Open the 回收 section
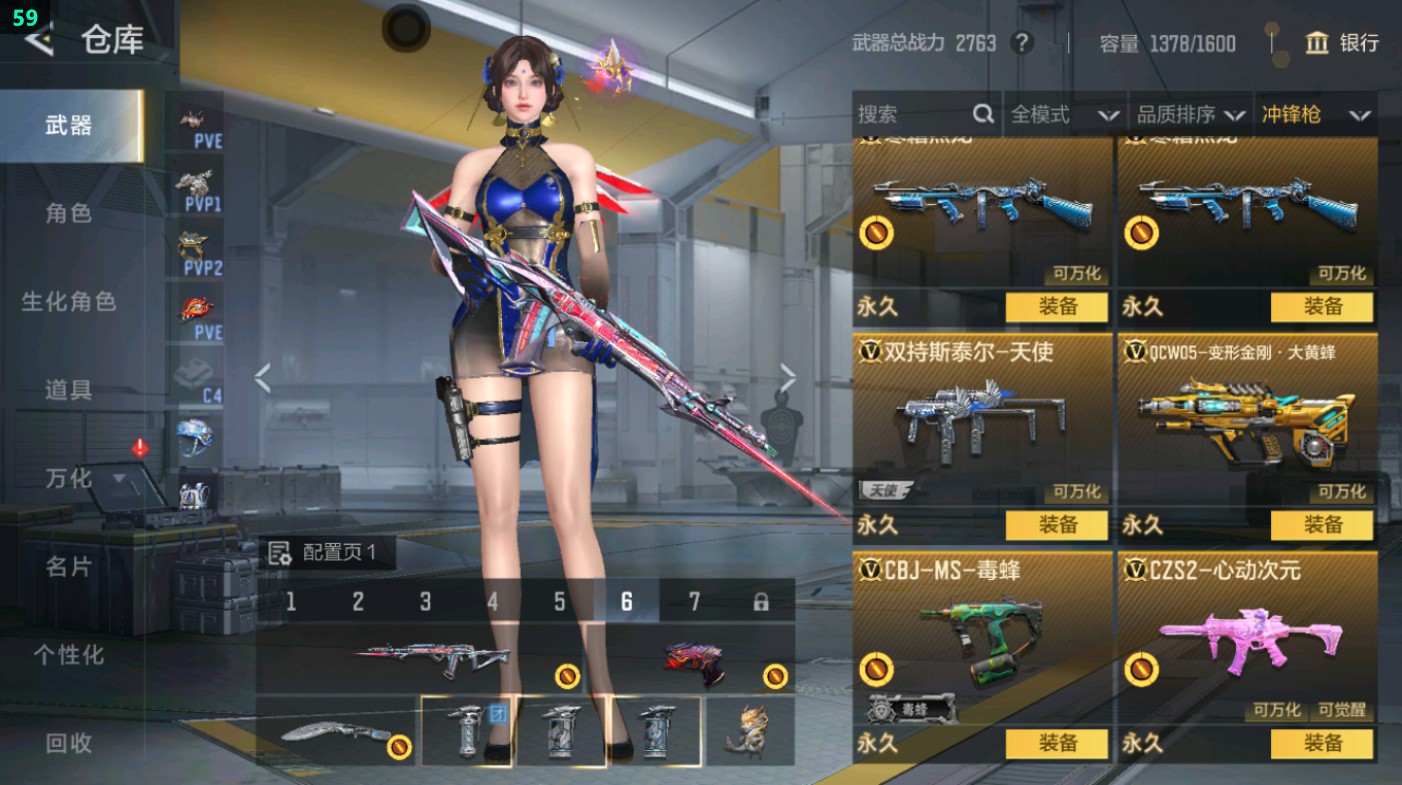Screen dimensions: 1402x785 pos(69,743)
